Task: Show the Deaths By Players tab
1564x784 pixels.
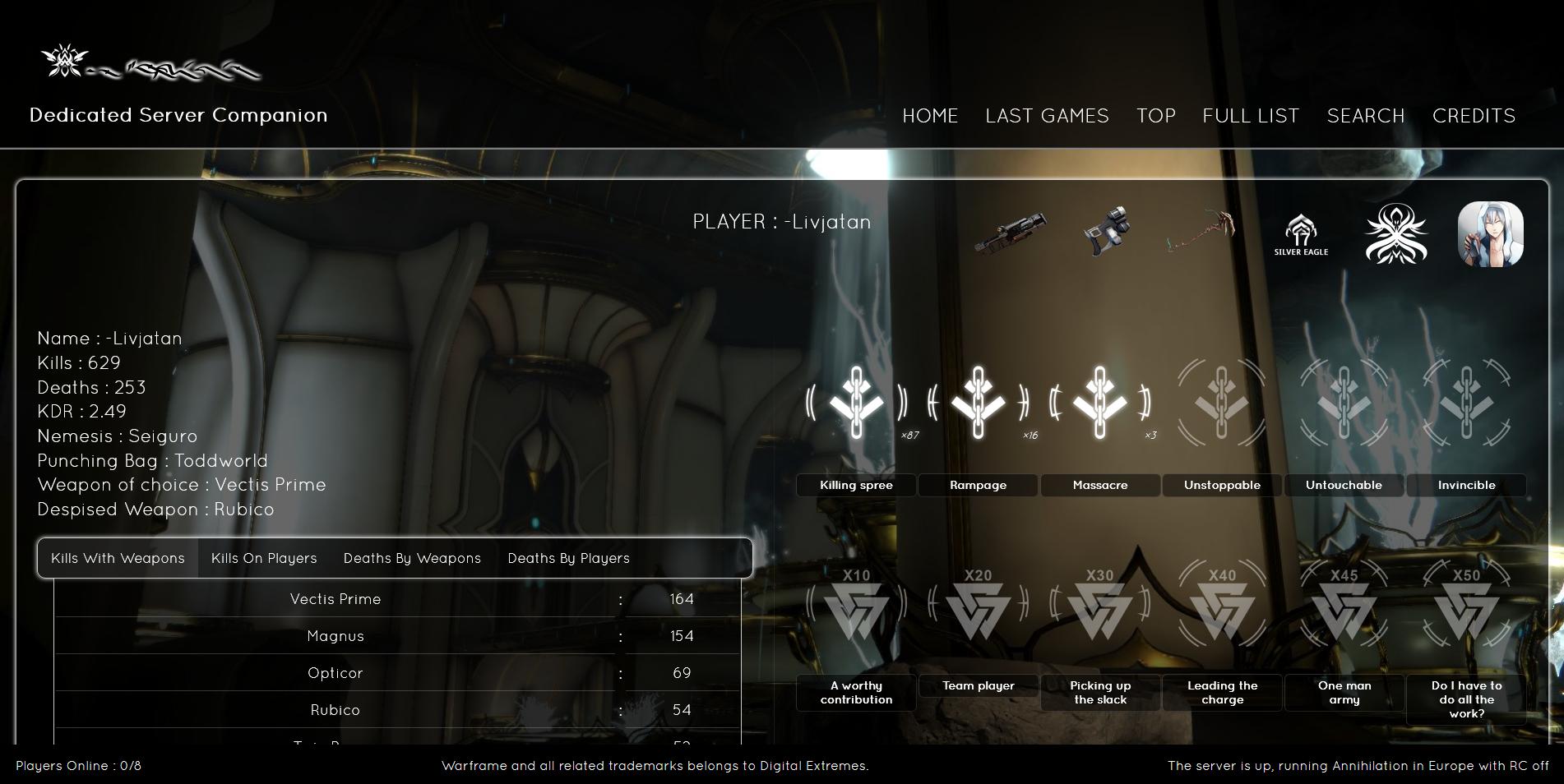Action: tap(568, 559)
